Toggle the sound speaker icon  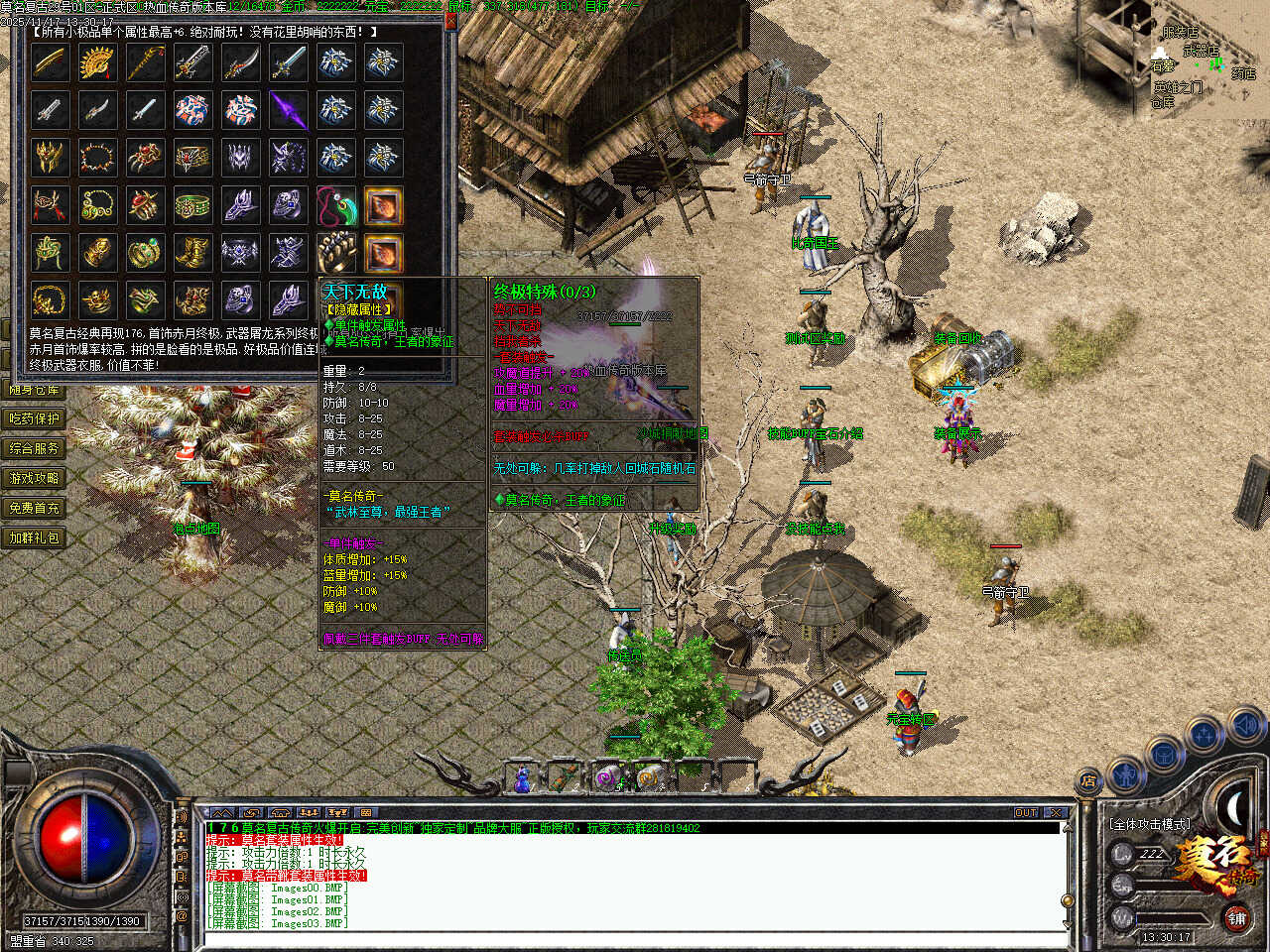click(1245, 726)
